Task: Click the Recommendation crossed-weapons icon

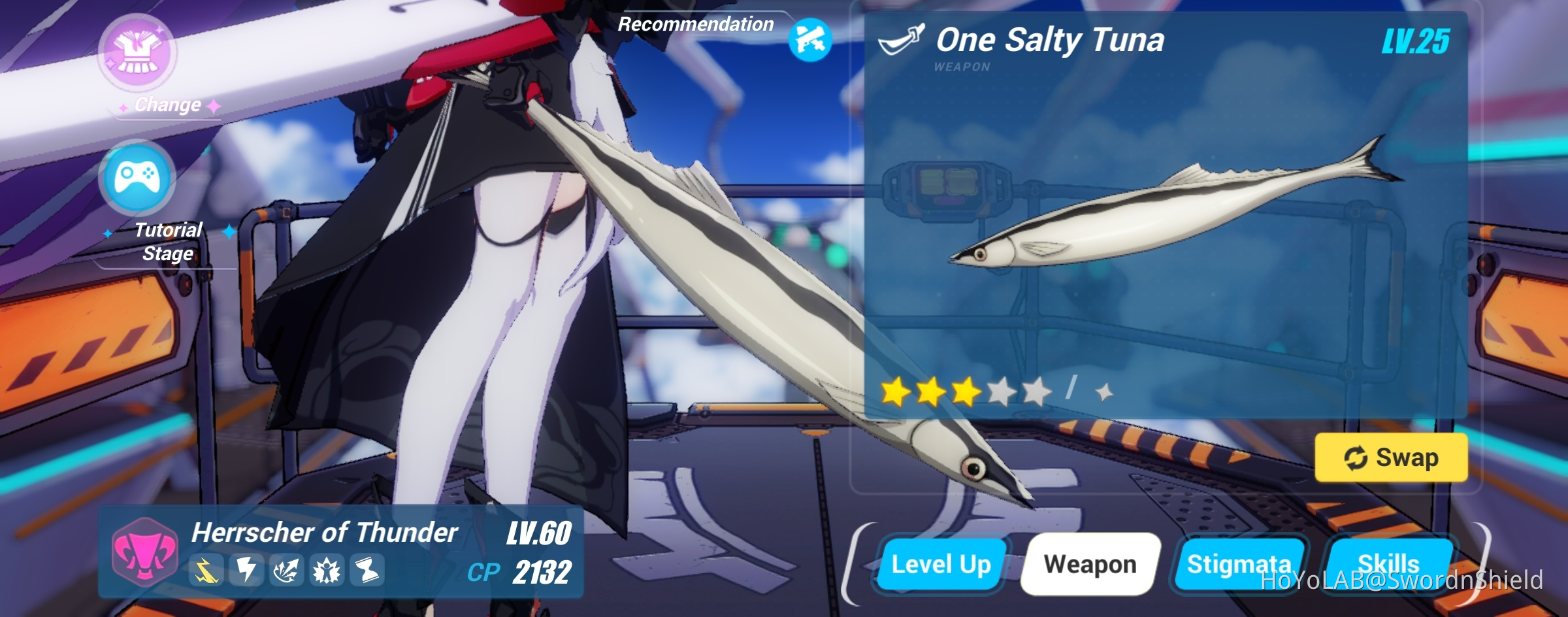Action: (810, 41)
